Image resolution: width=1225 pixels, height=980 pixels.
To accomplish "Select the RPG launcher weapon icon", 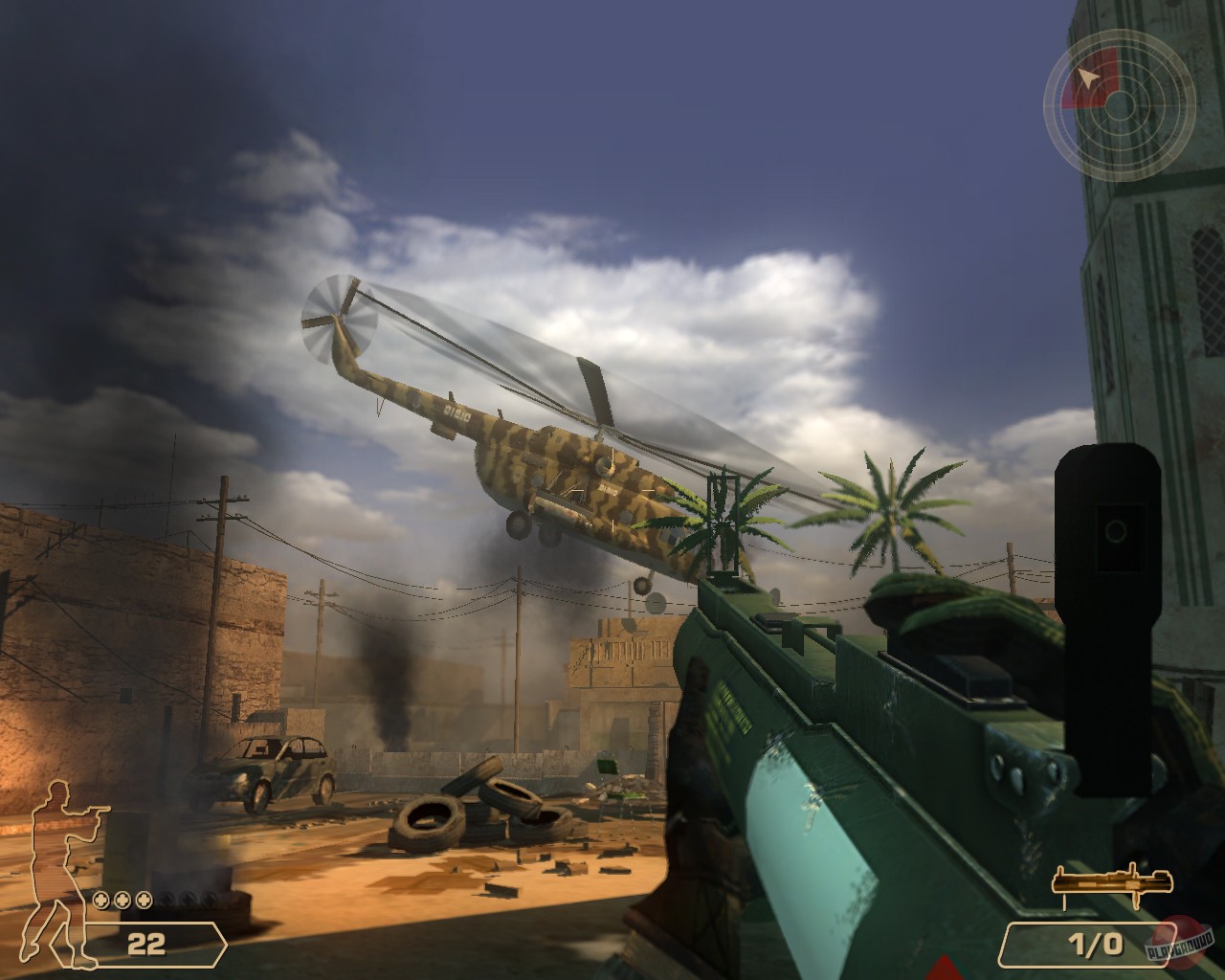I will (x=1111, y=880).
